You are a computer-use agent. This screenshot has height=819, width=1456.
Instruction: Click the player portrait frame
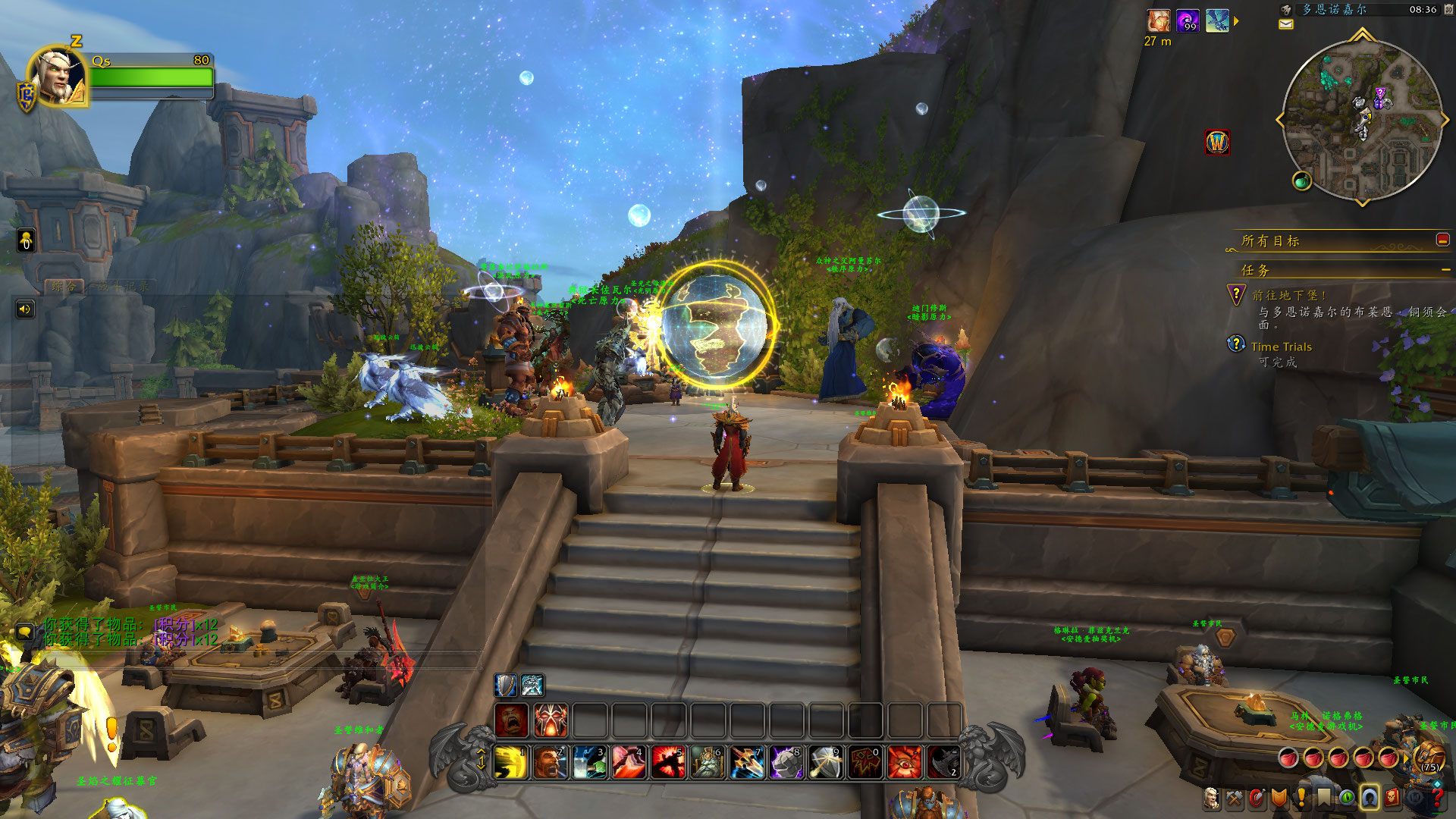58,76
